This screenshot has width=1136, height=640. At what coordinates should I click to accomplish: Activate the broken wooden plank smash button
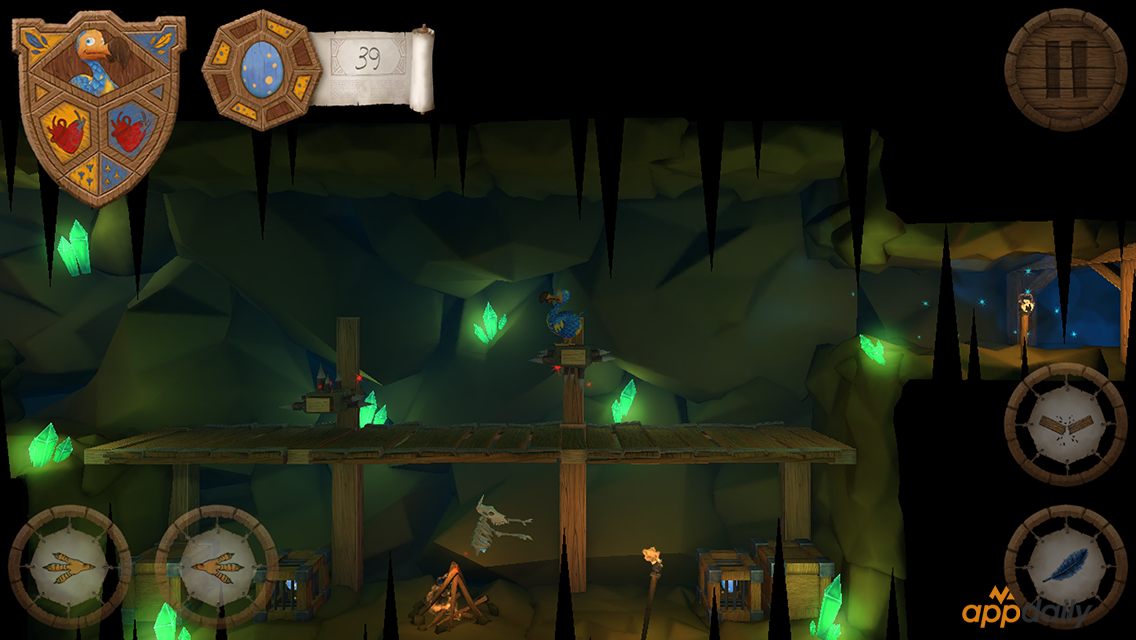1065,424
